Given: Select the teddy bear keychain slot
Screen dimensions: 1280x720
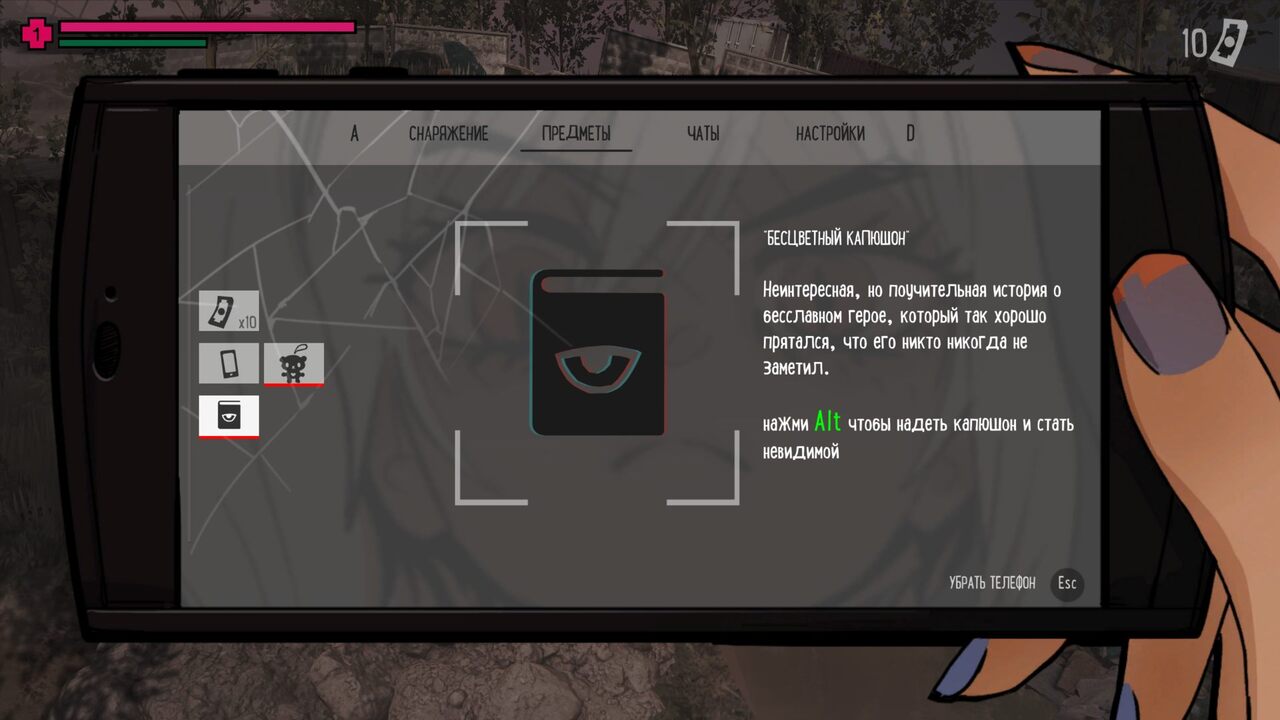Looking at the screenshot, I should coord(293,364).
